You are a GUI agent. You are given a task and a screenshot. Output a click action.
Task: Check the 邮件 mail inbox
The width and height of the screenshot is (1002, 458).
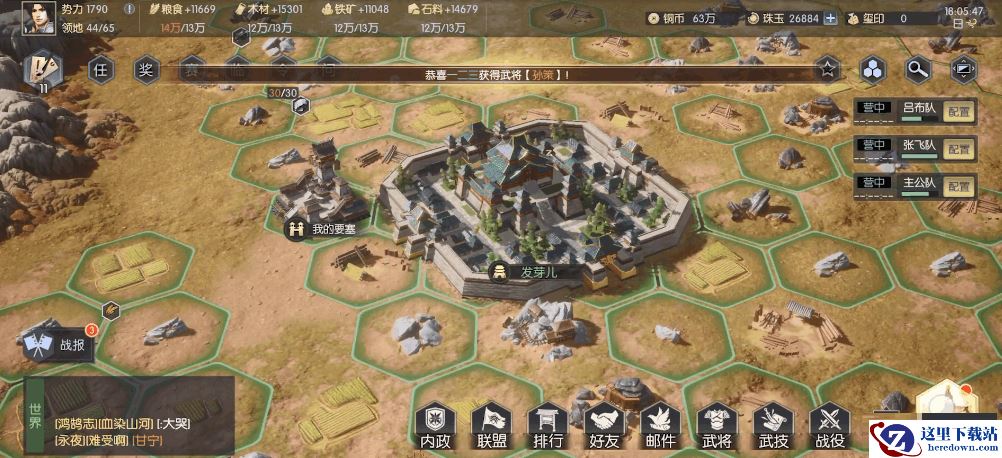(661, 425)
